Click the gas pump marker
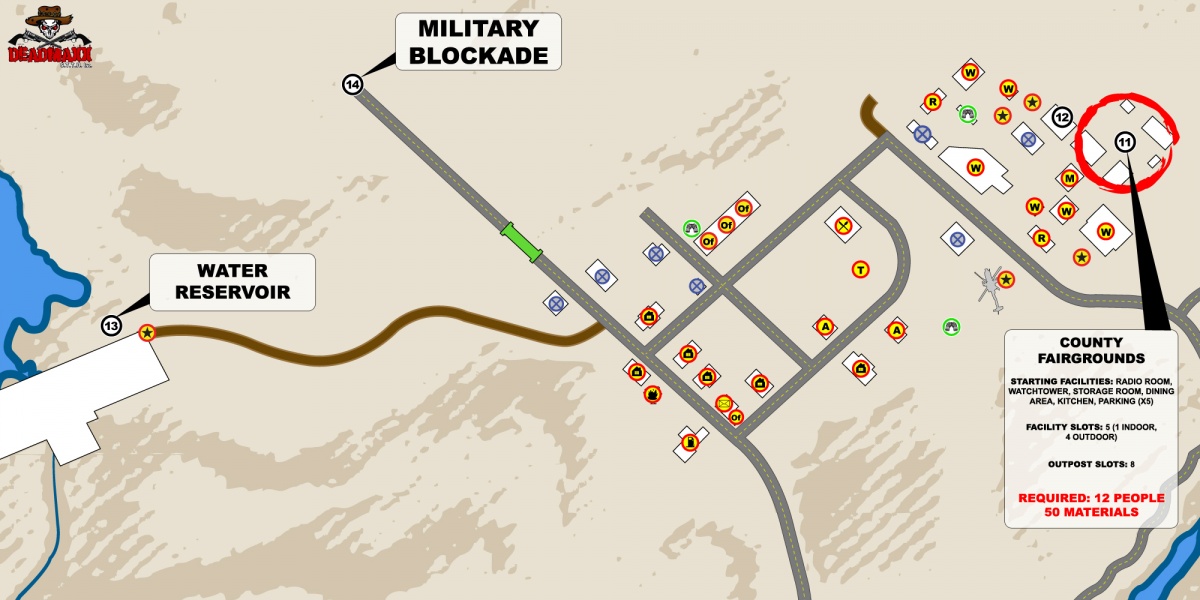The height and width of the screenshot is (600, 1200). pyautogui.click(x=689, y=441)
